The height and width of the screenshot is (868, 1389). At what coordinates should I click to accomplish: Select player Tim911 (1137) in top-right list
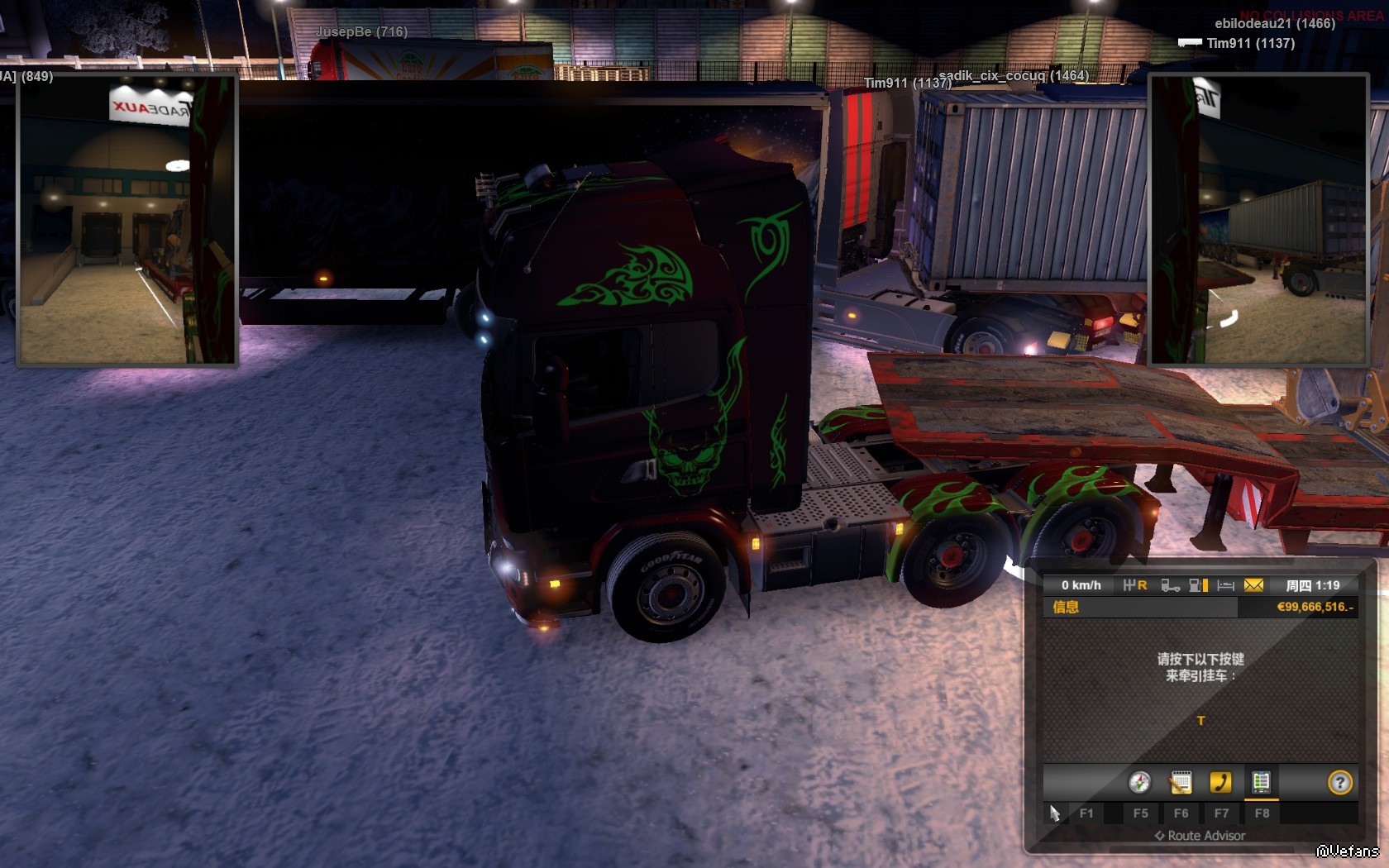[x=1250, y=43]
